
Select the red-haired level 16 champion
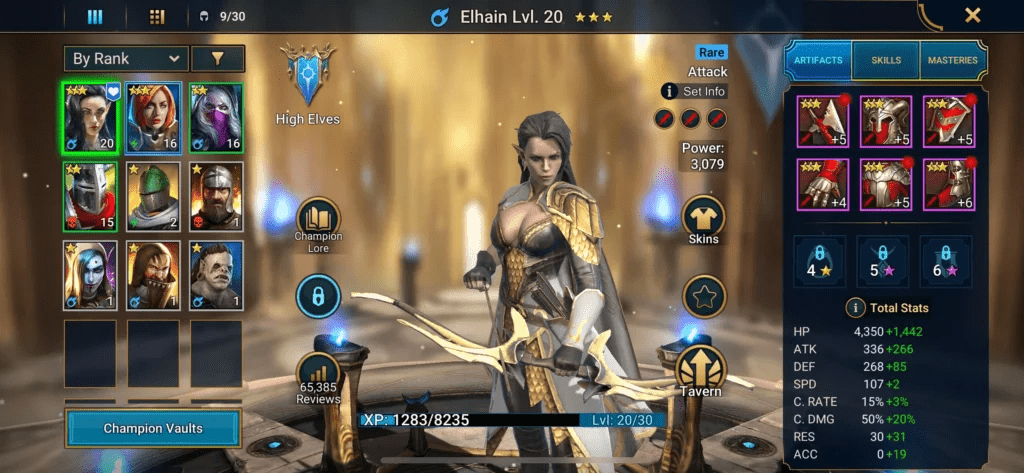pos(153,115)
